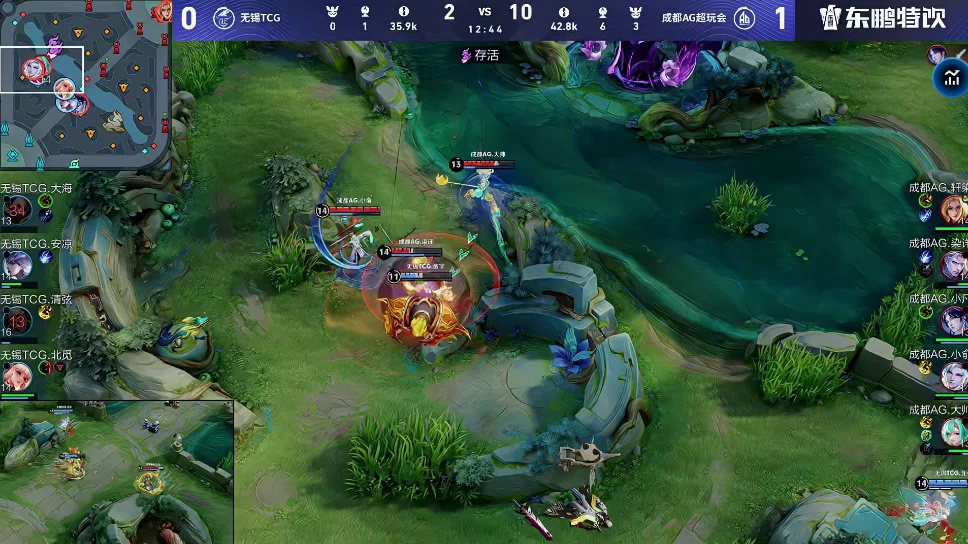Click the 成都AG超玩会 team logo
The height and width of the screenshot is (544, 968).
[745, 19]
